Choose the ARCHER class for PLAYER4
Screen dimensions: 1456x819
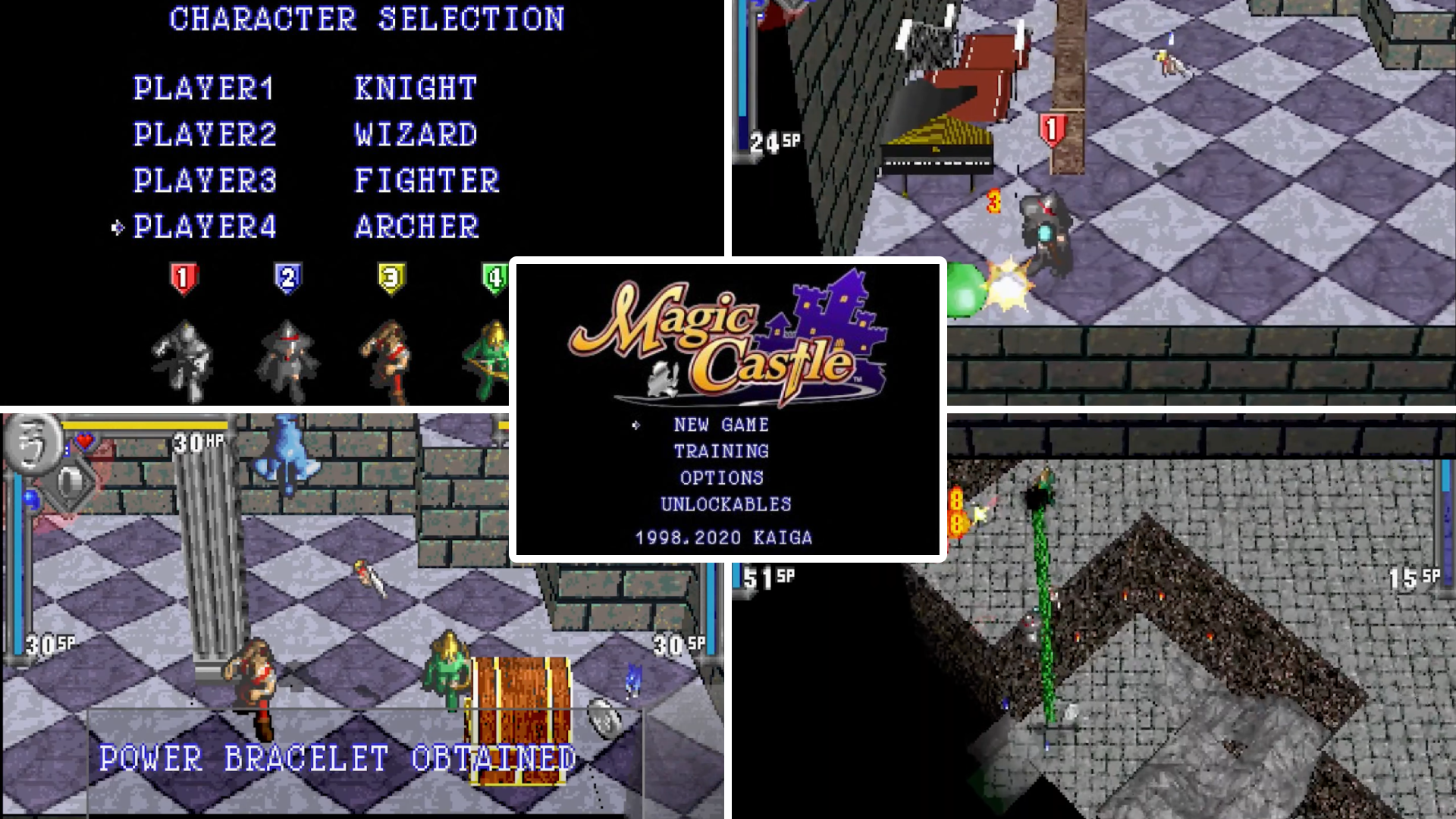click(416, 226)
